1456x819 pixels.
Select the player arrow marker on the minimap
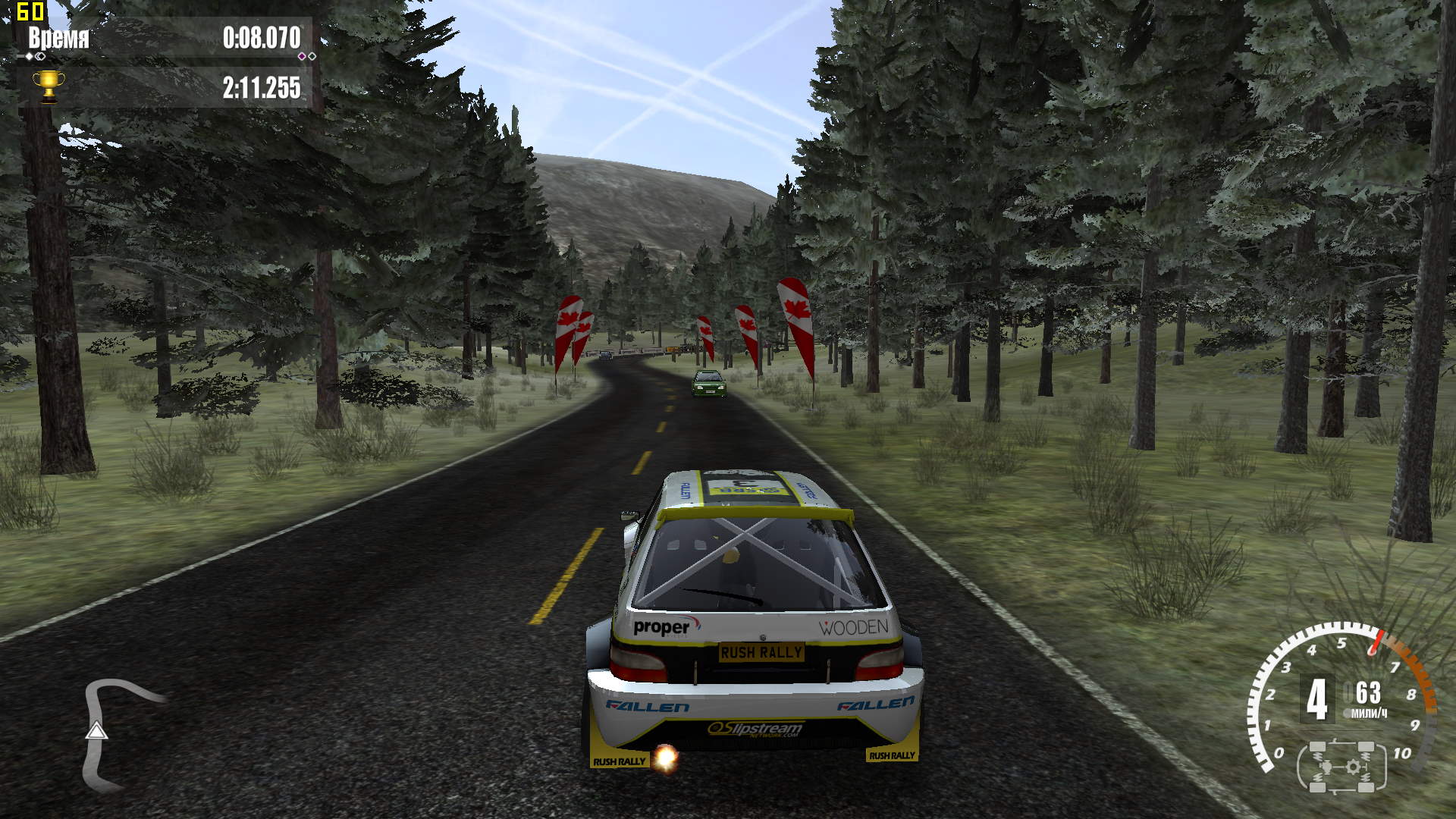point(96,730)
